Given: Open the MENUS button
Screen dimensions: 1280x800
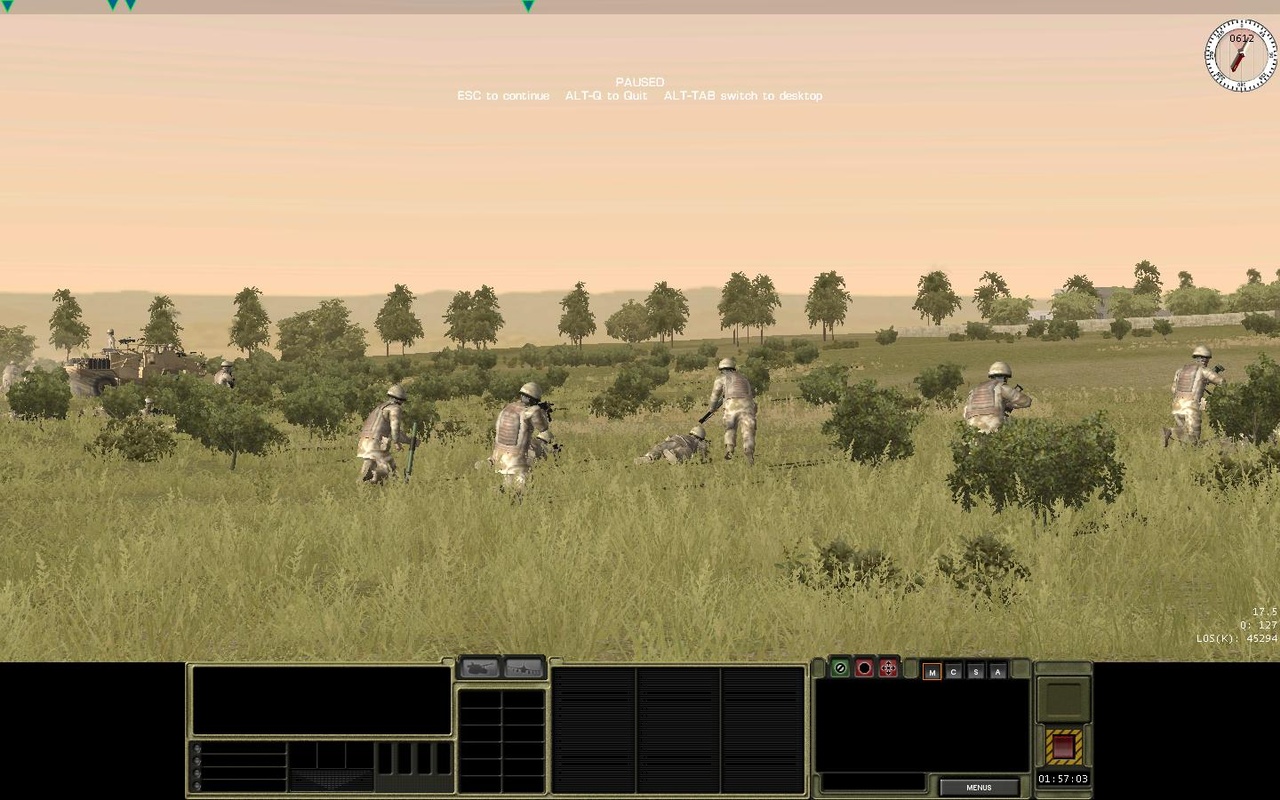Looking at the screenshot, I should tap(978, 787).
